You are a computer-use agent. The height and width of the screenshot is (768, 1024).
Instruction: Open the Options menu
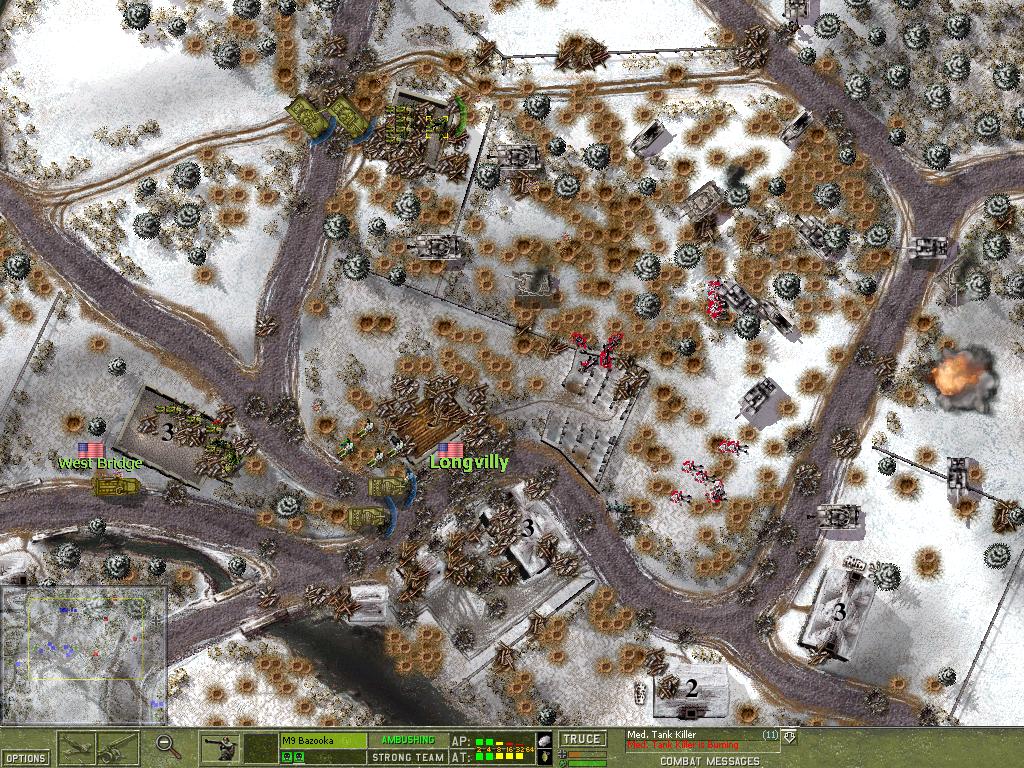point(24,757)
